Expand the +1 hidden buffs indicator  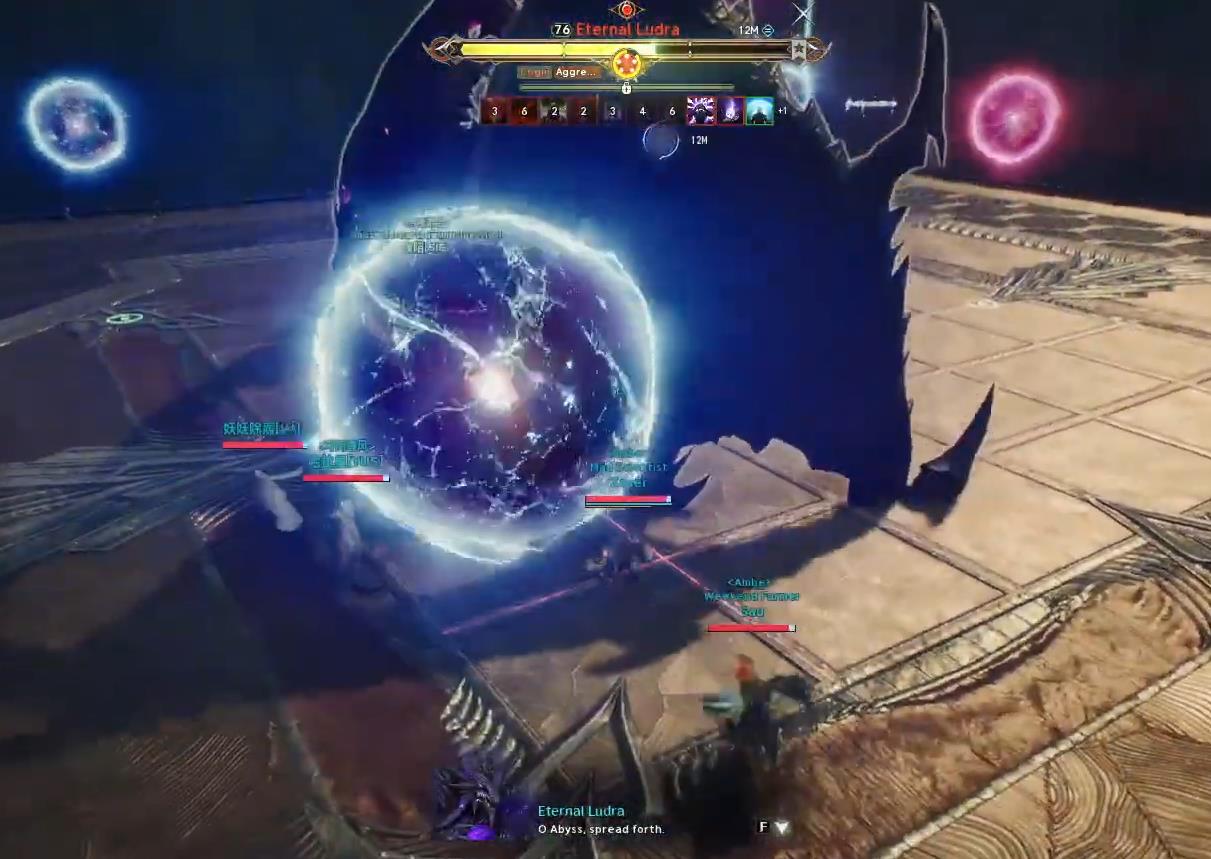click(x=782, y=111)
